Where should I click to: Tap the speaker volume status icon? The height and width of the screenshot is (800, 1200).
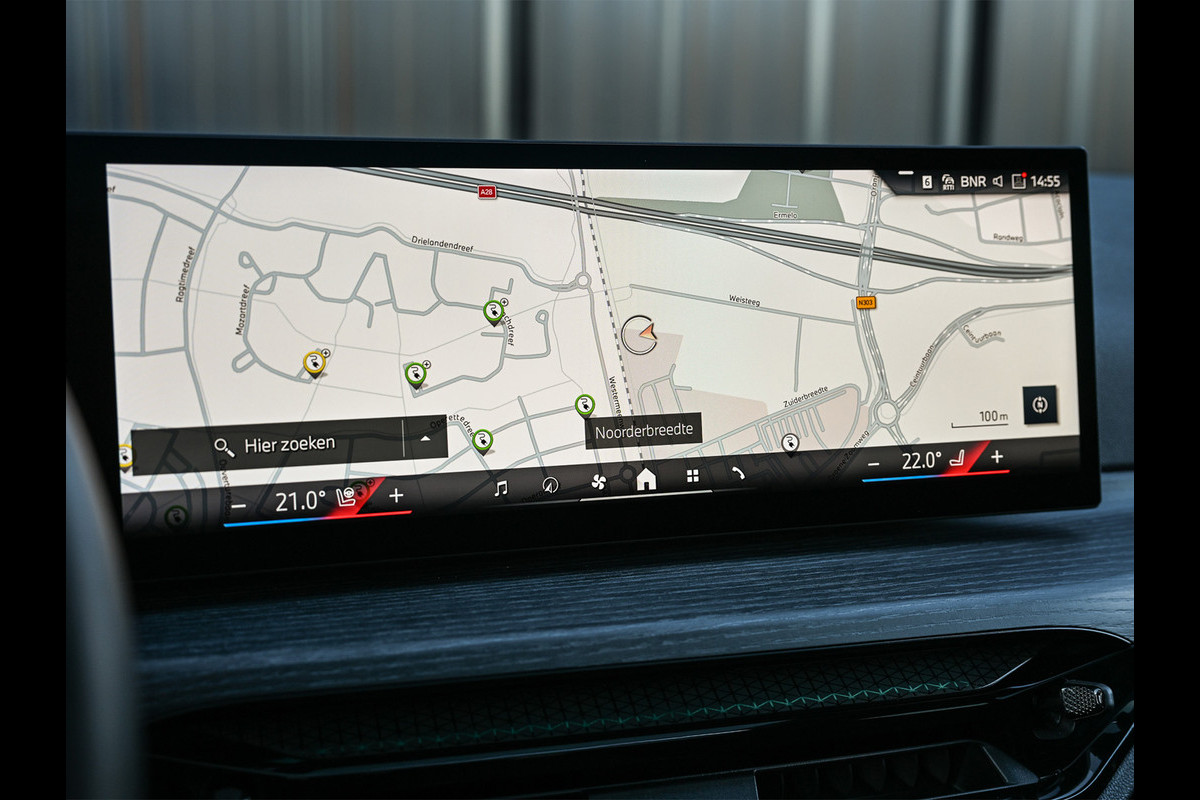pyautogui.click(x=997, y=181)
